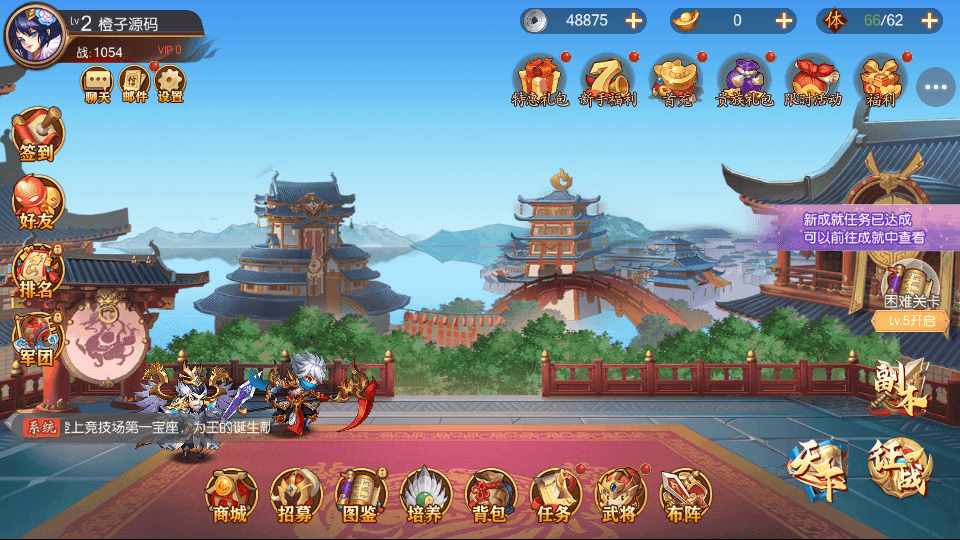960x540 pixels.
Task: Add more silver coins with plus button
Action: pyautogui.click(x=633, y=20)
